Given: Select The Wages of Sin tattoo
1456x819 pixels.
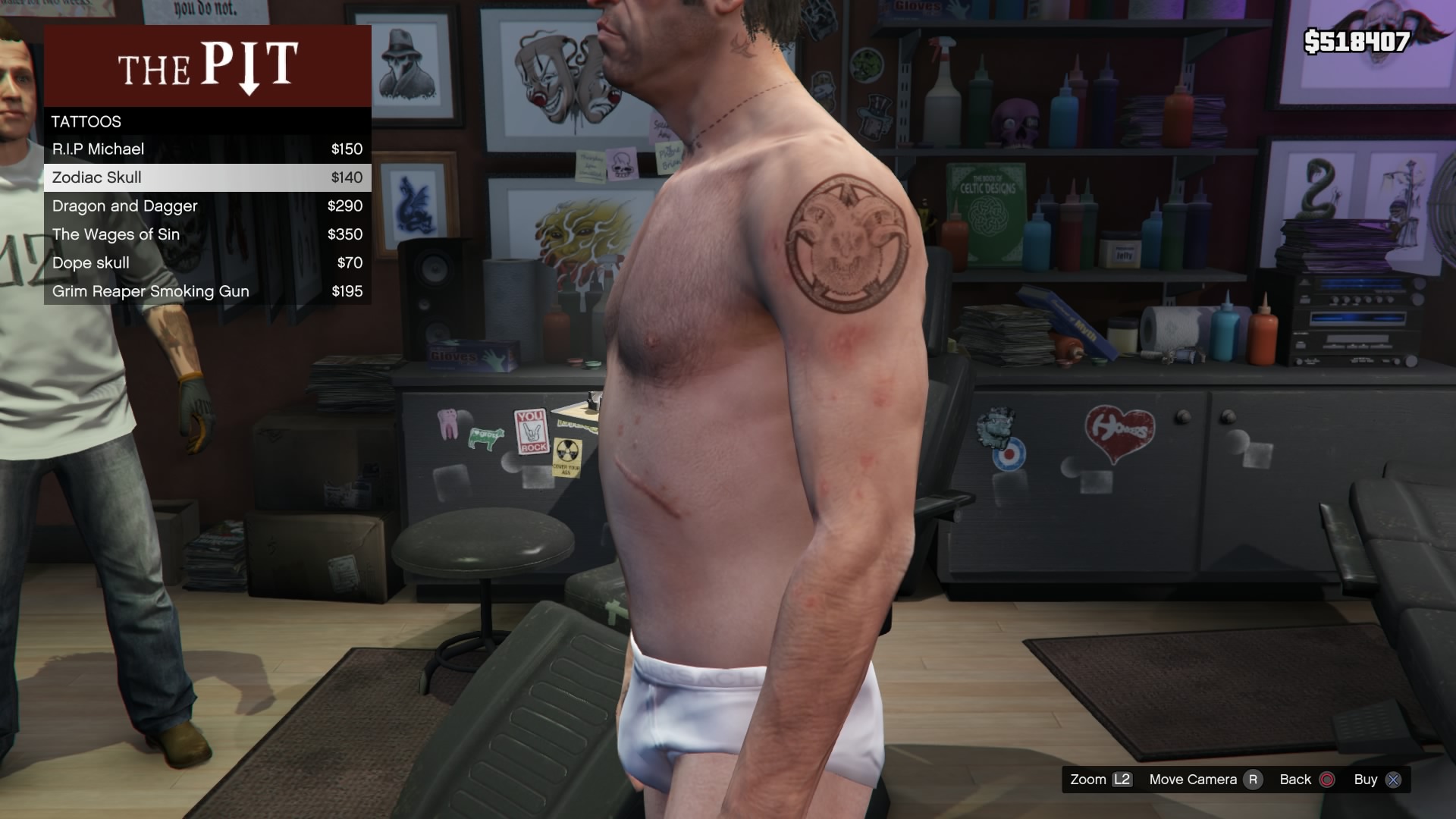Looking at the screenshot, I should [x=207, y=234].
